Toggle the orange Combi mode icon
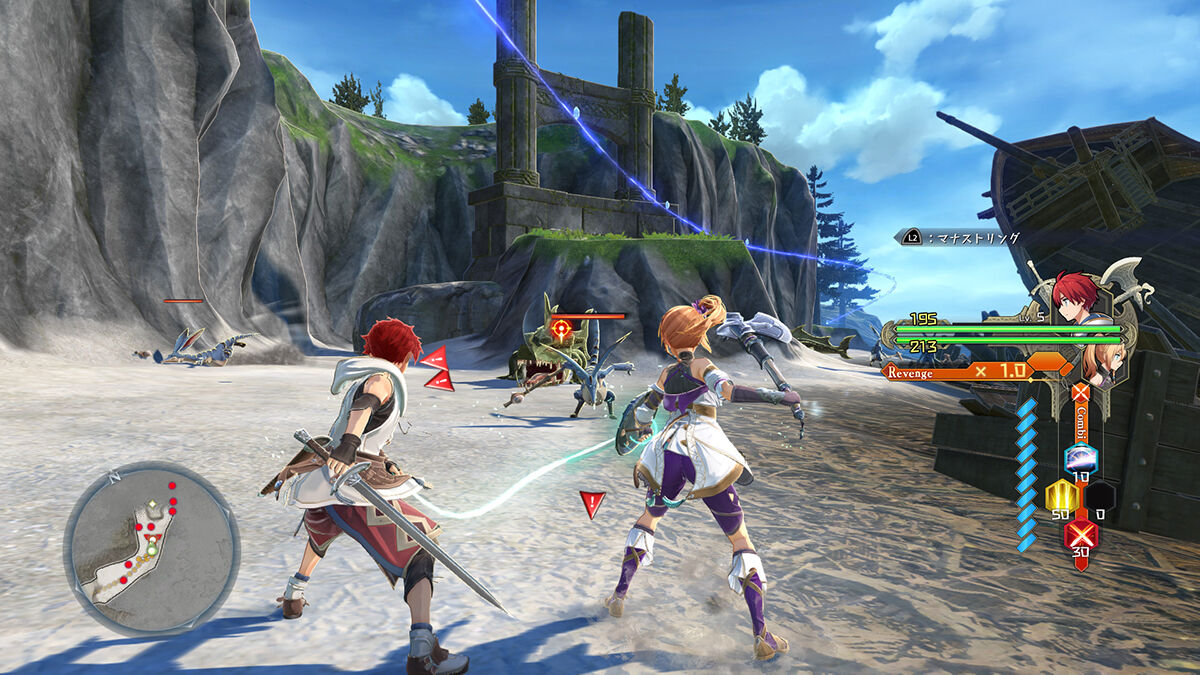The image size is (1200, 675). click(1080, 392)
